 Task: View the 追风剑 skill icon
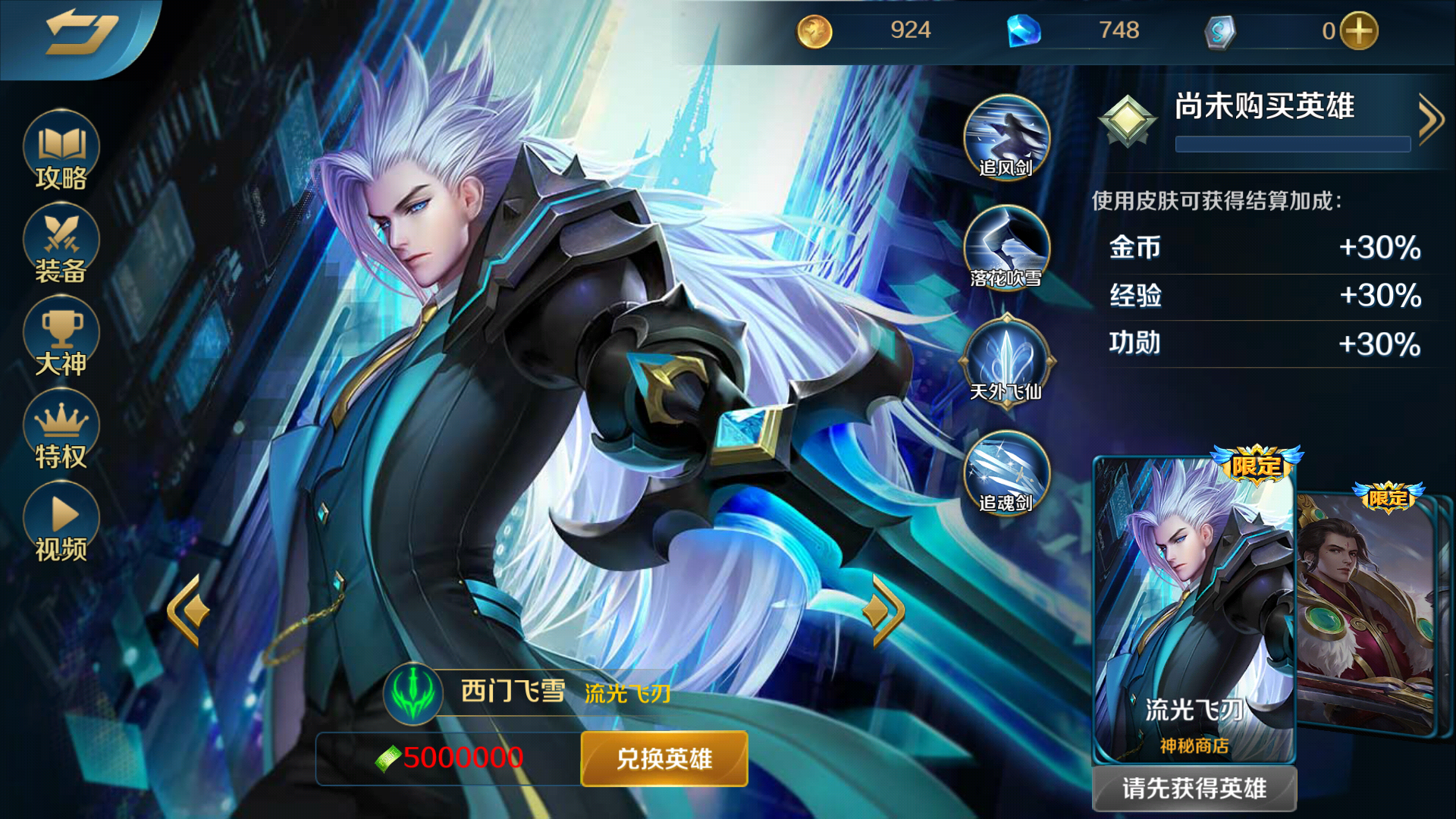[x=1005, y=136]
